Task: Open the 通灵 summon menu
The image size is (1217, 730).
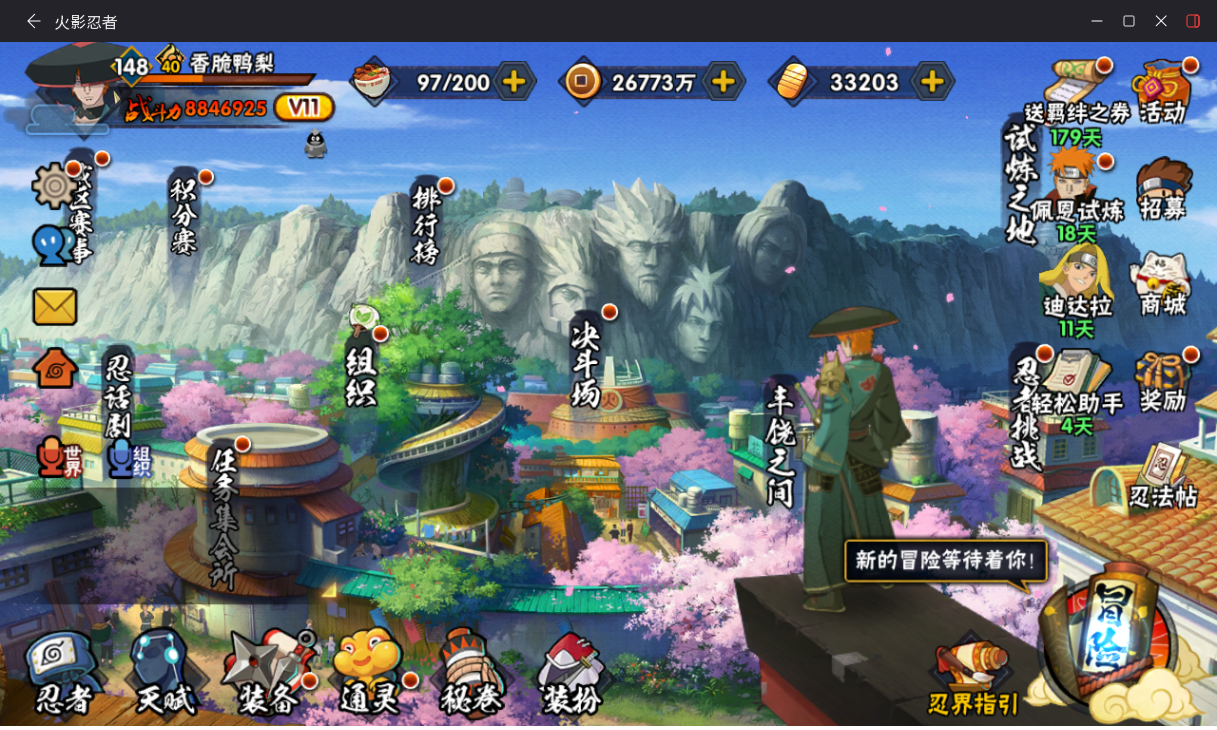Action: coord(368,672)
